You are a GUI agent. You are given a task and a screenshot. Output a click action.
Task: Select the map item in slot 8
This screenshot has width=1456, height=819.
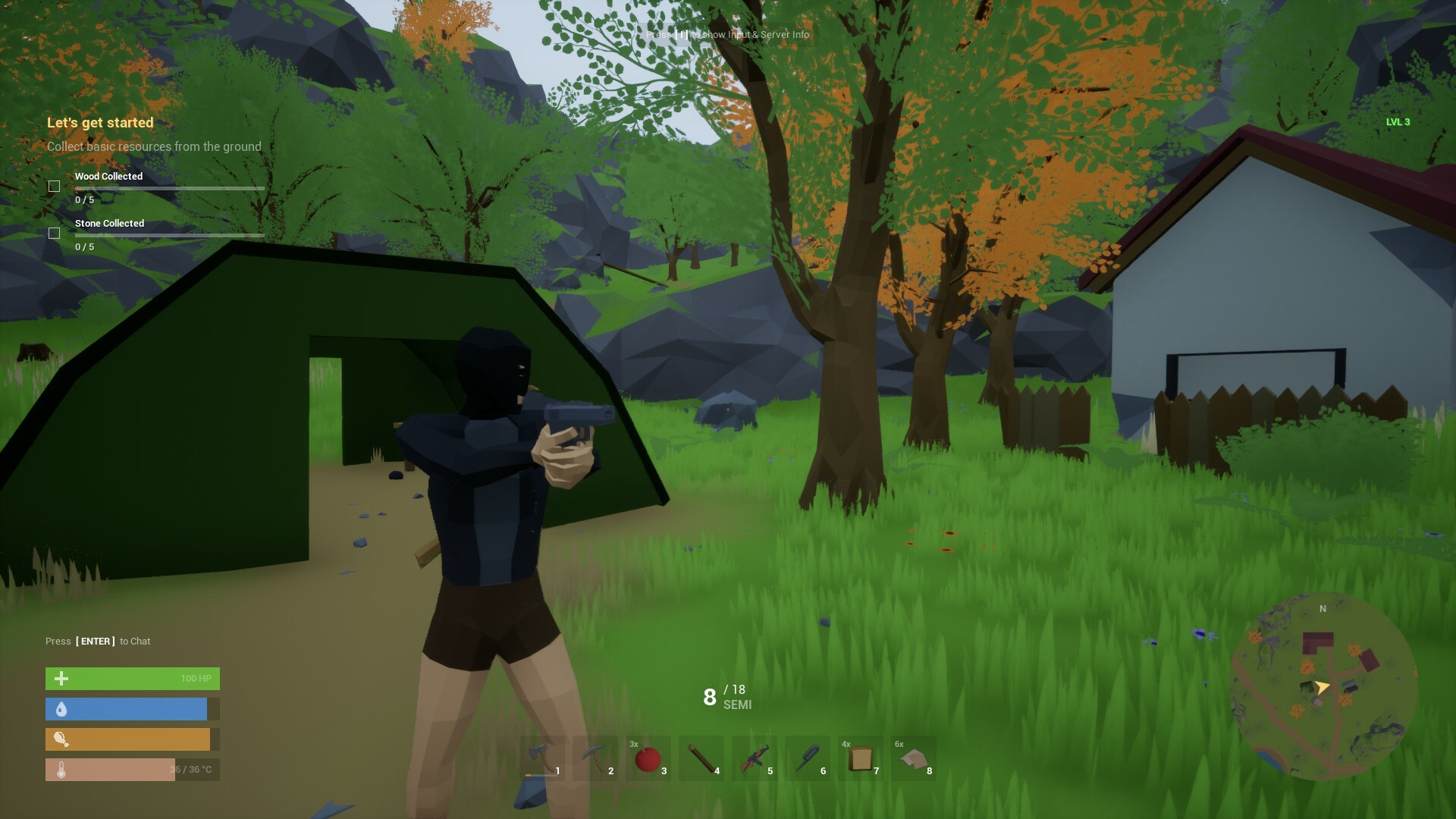tap(915, 758)
